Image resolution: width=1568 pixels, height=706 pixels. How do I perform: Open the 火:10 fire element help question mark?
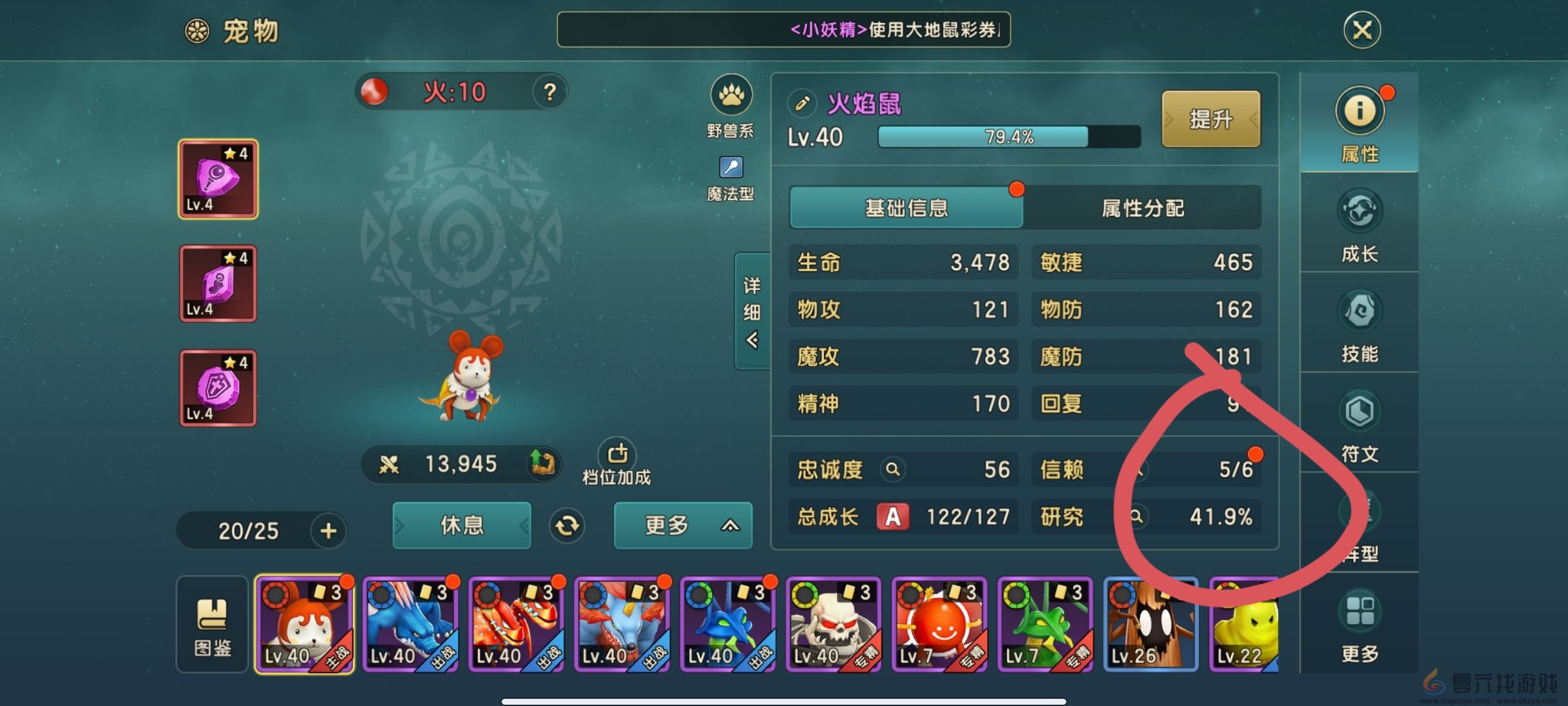[x=549, y=92]
